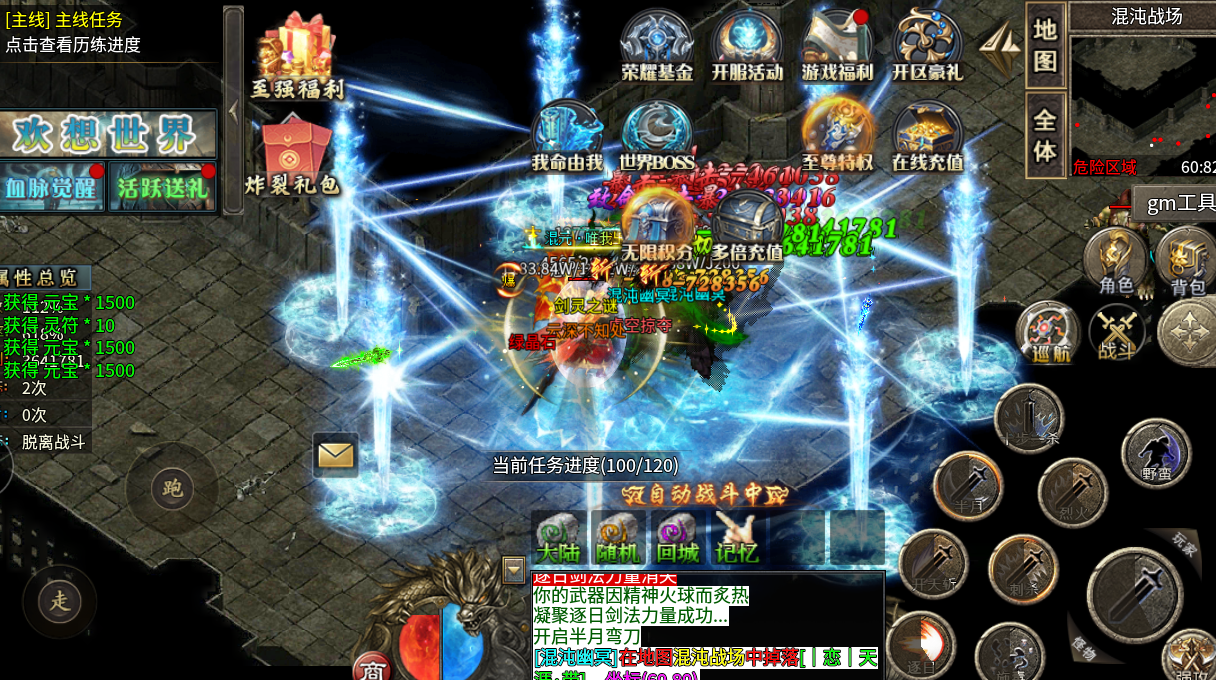The width and height of the screenshot is (1216, 680).
Task: Use the 回城 return scroll
Action: click(x=678, y=537)
